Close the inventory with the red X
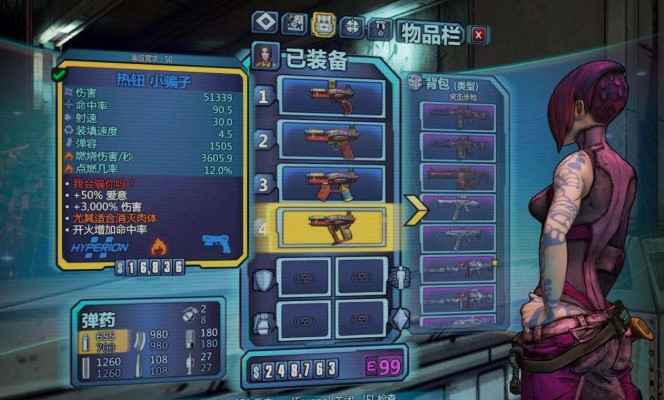The height and width of the screenshot is (400, 664). tap(479, 35)
